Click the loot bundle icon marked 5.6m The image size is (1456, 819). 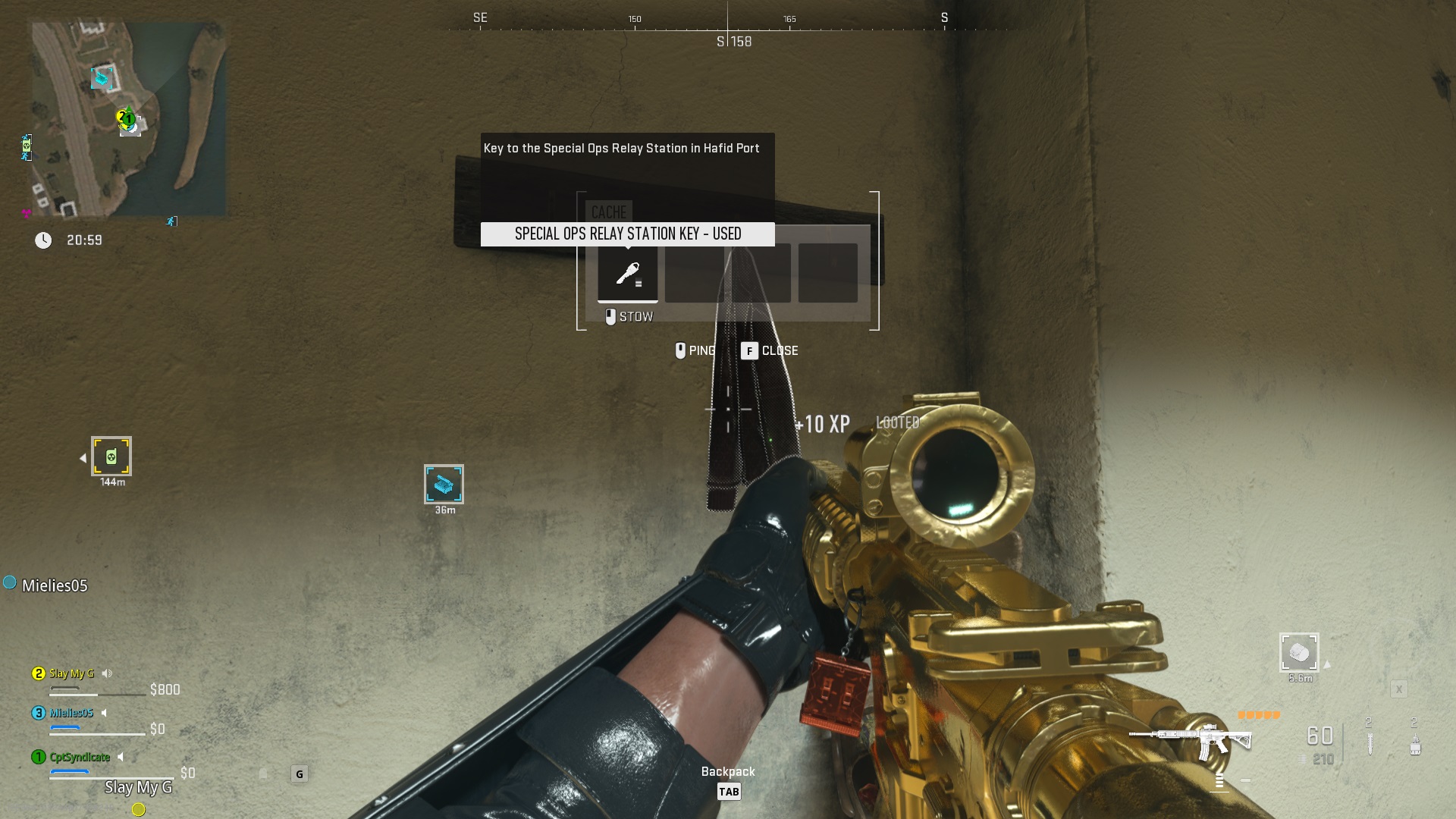pos(1299,651)
